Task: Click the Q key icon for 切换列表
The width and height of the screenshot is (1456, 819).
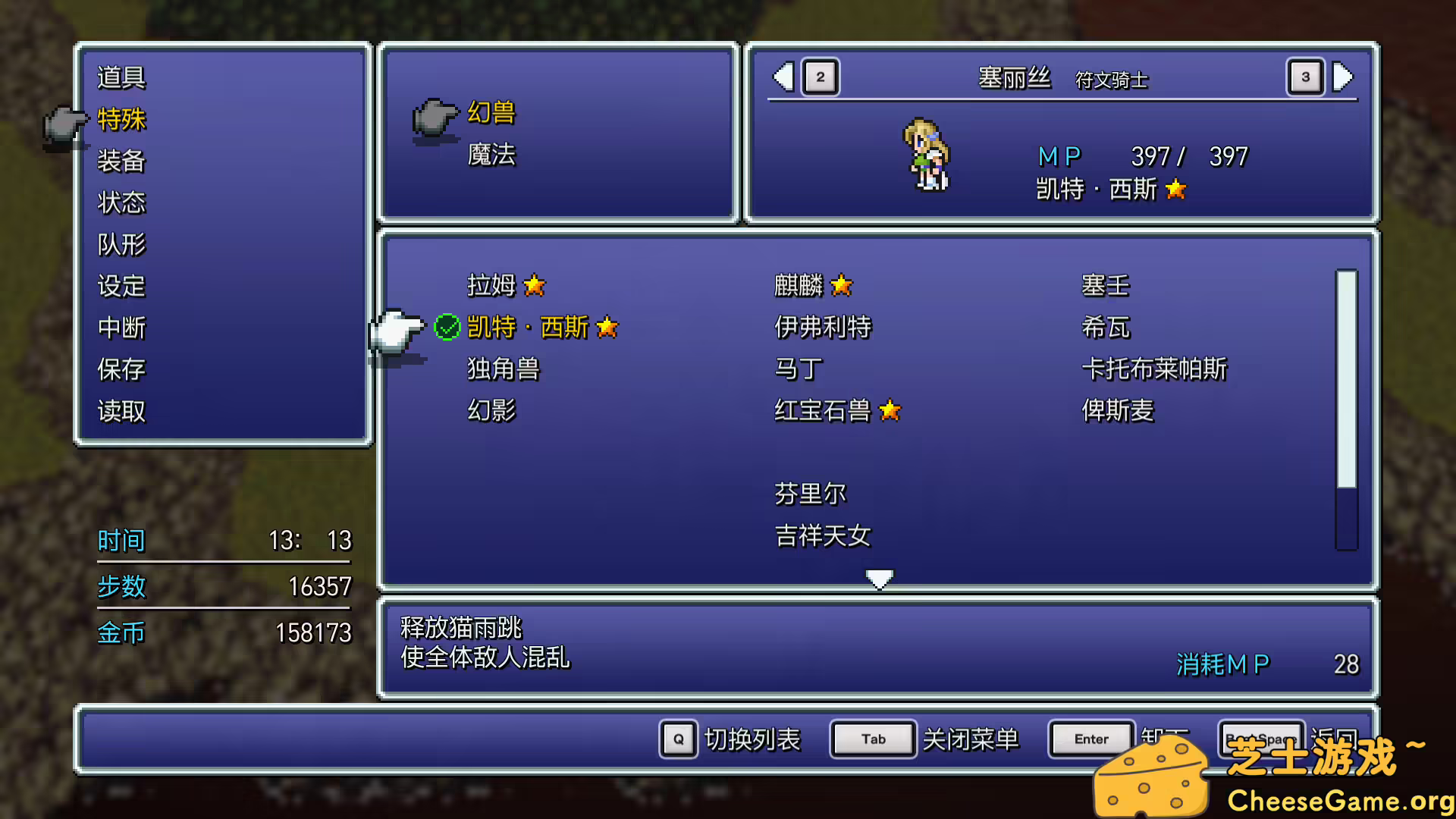Action: [677, 738]
